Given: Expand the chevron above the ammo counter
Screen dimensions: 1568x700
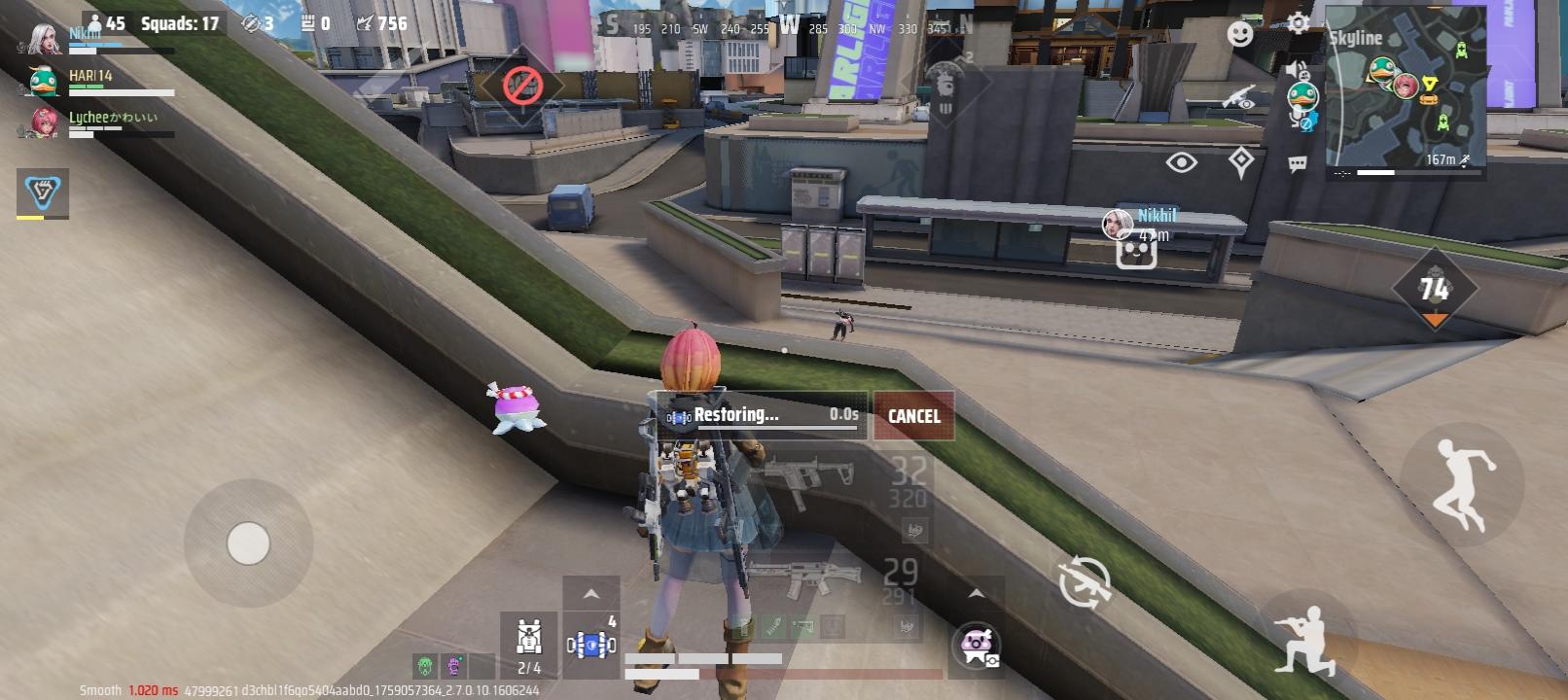Looking at the screenshot, I should pyautogui.click(x=976, y=592).
